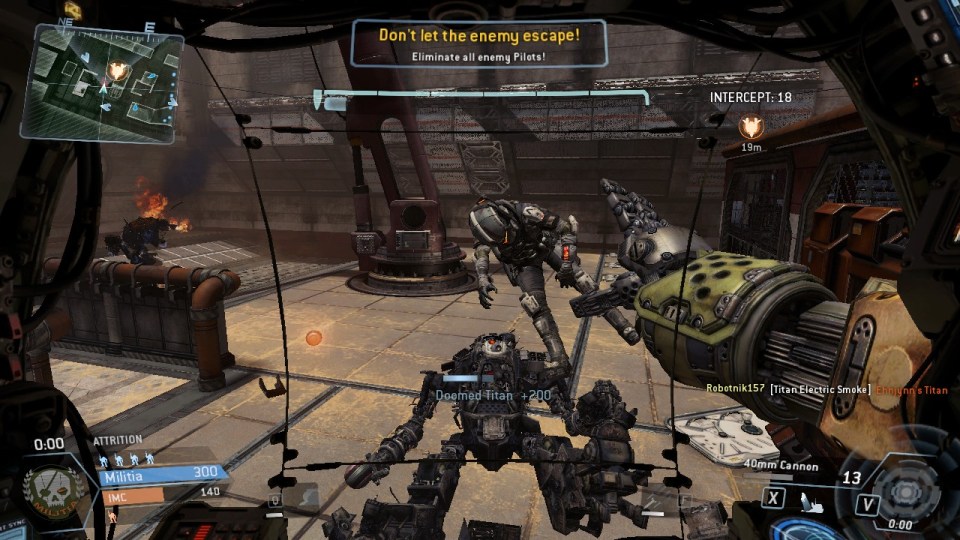960x540 pixels.
Task: Click the objective banner about enemy Pilots
Action: pos(478,44)
